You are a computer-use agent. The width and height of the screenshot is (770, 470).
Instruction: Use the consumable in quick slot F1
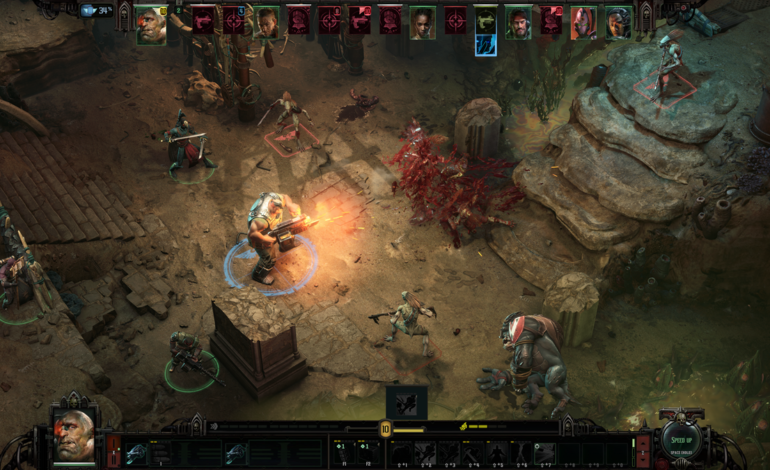(x=340, y=451)
